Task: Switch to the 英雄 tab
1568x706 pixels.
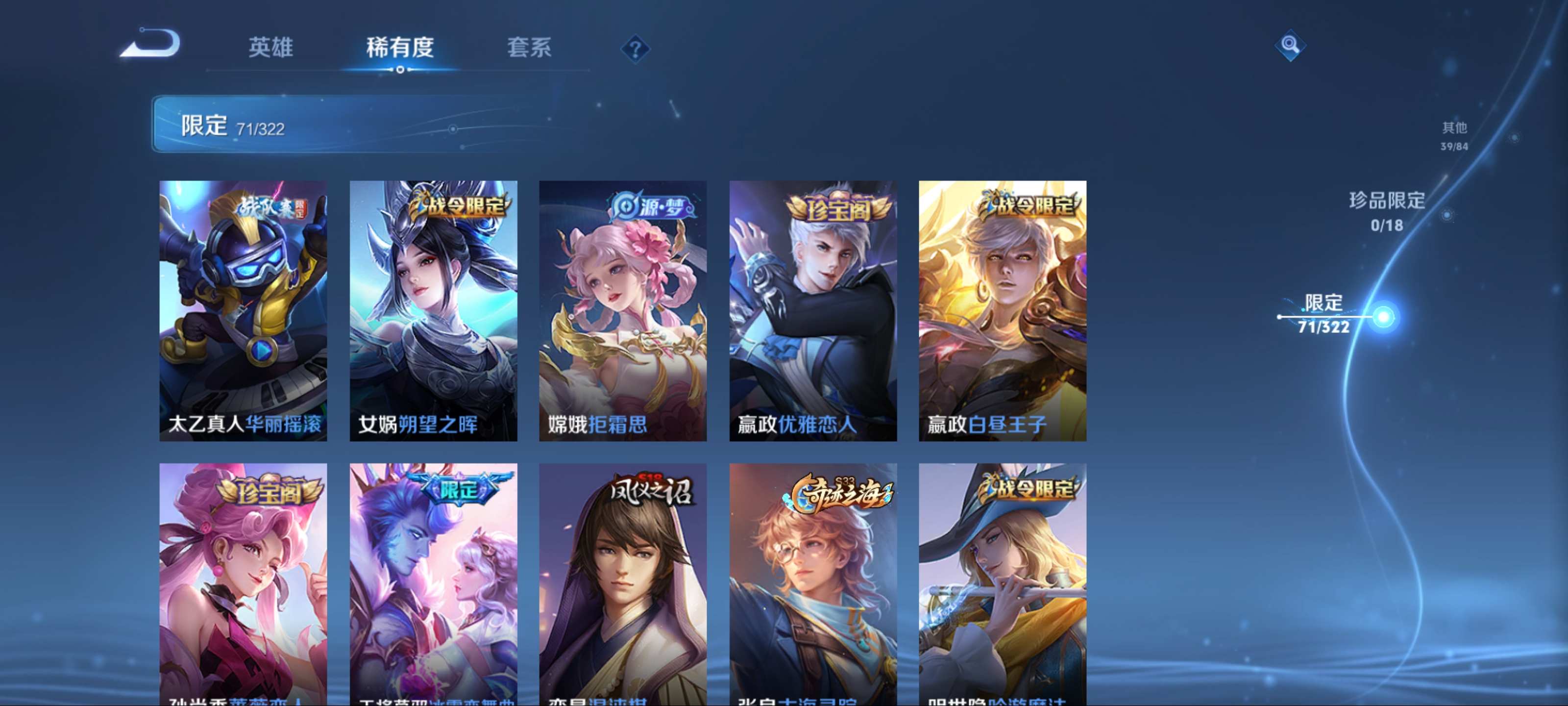Action: [271, 48]
